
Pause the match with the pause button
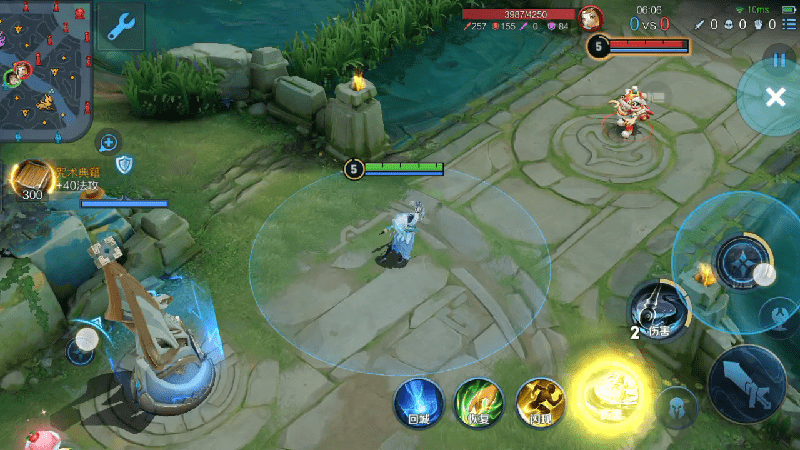(779, 60)
